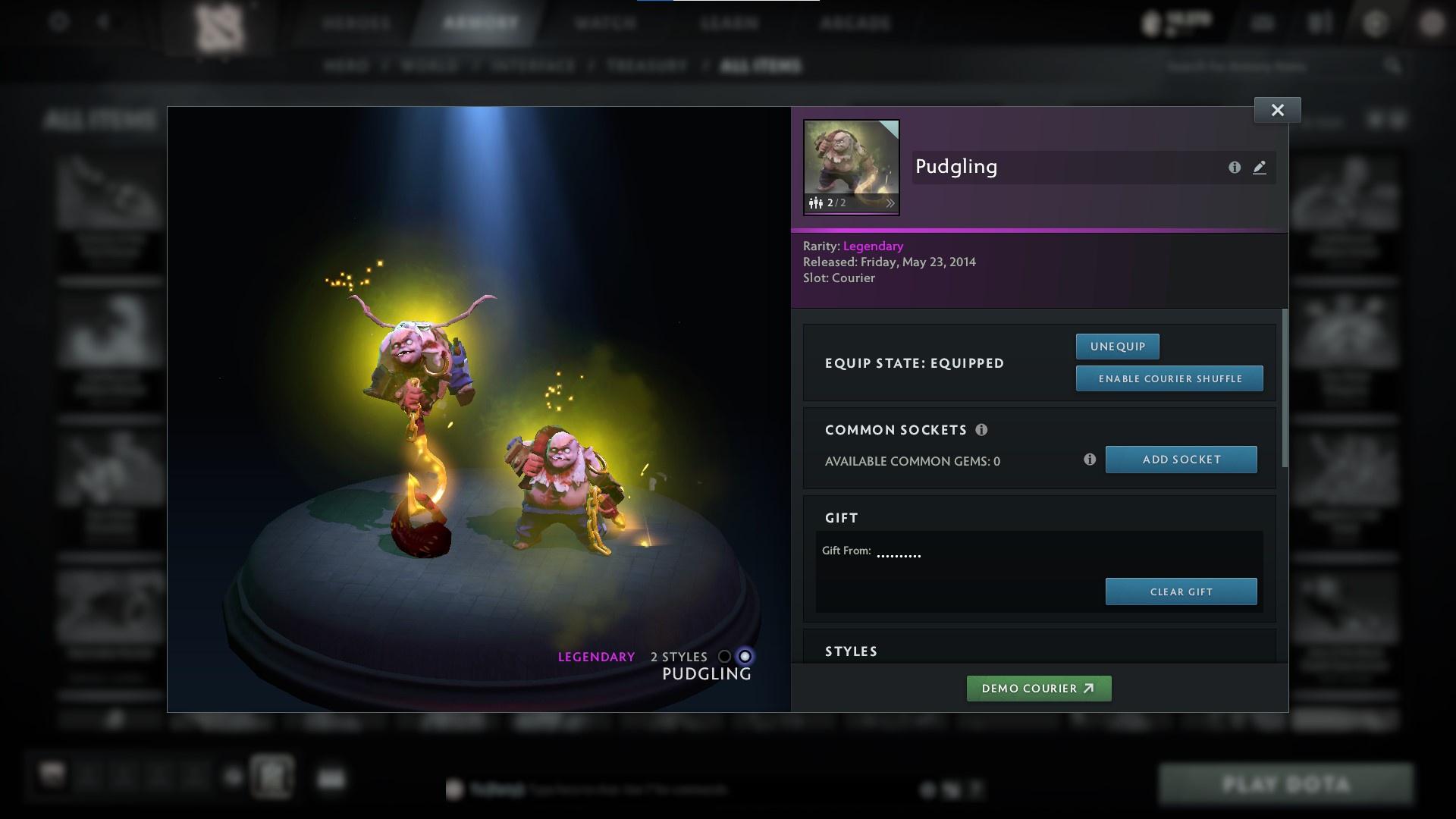This screenshot has height=819, width=1456.
Task: Select the second style radio button
Action: click(745, 657)
